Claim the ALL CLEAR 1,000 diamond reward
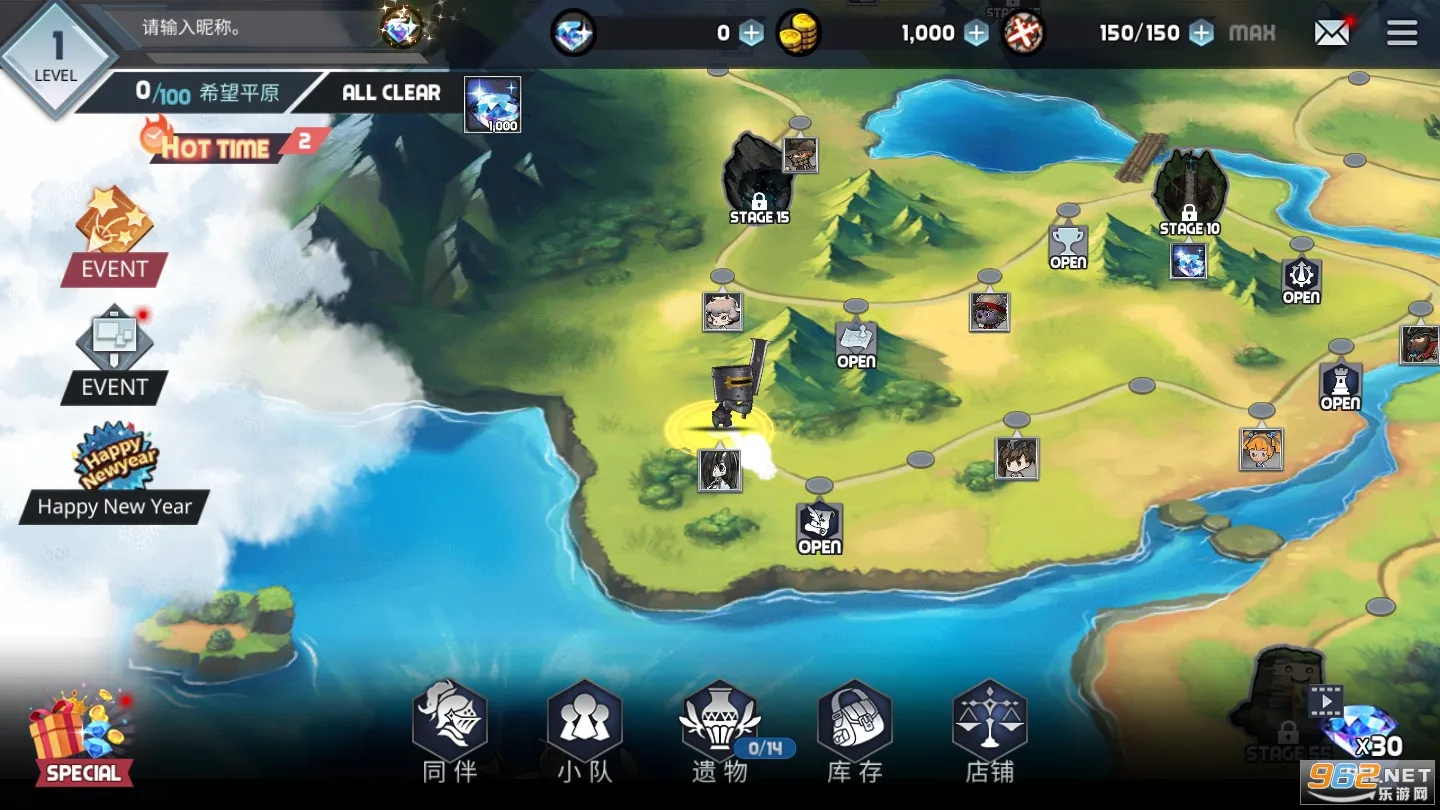 pos(492,104)
